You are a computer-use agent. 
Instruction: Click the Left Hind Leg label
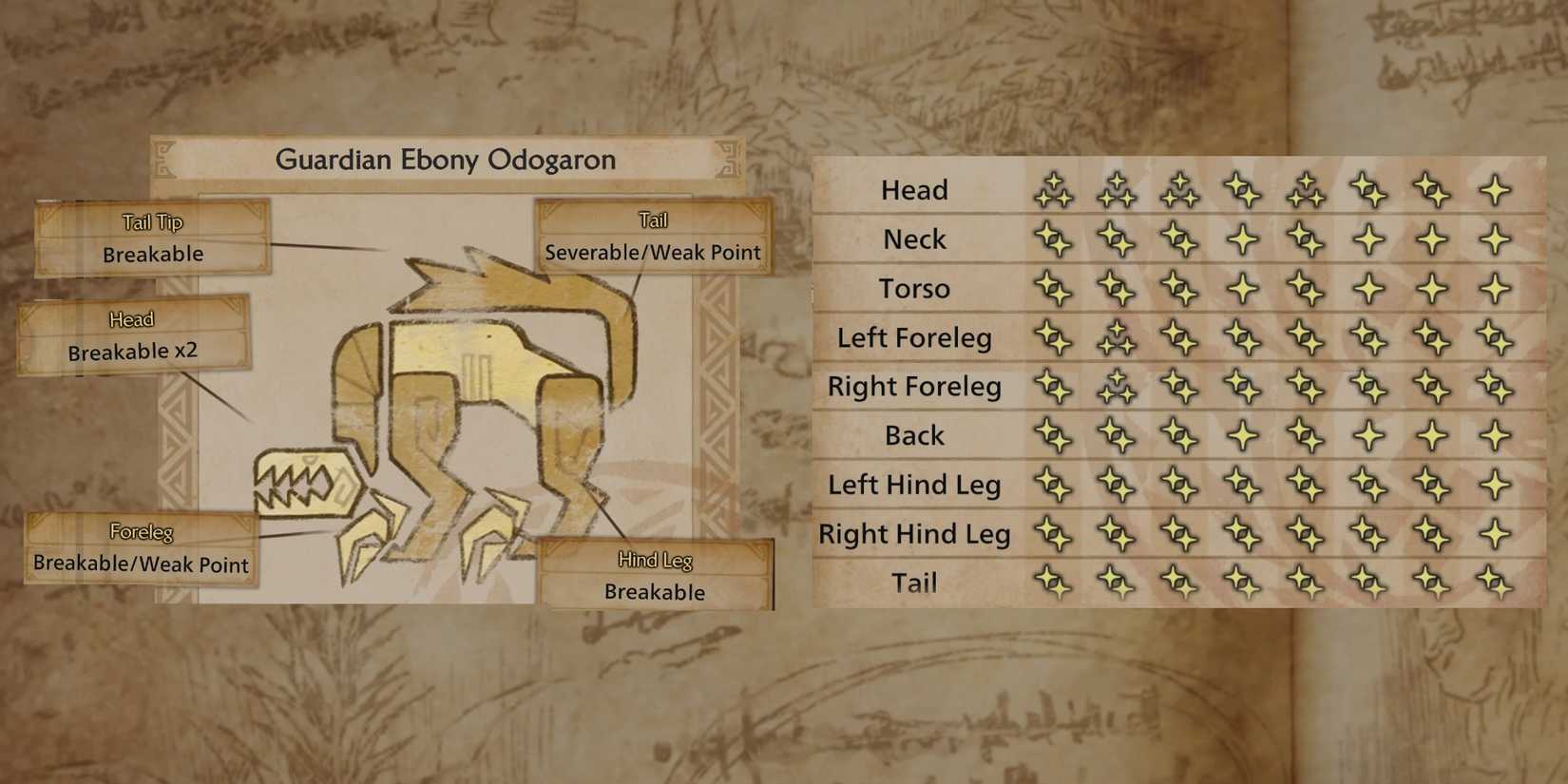(x=913, y=485)
